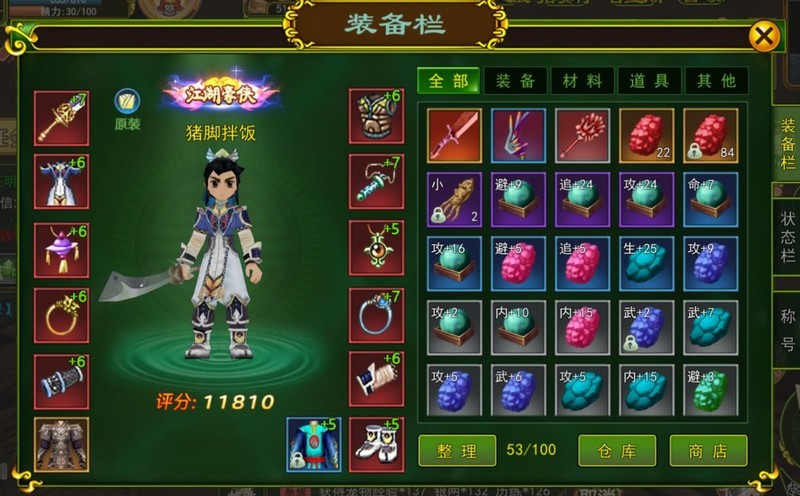Select the equipped purple lantern accessory slot

point(61,249)
